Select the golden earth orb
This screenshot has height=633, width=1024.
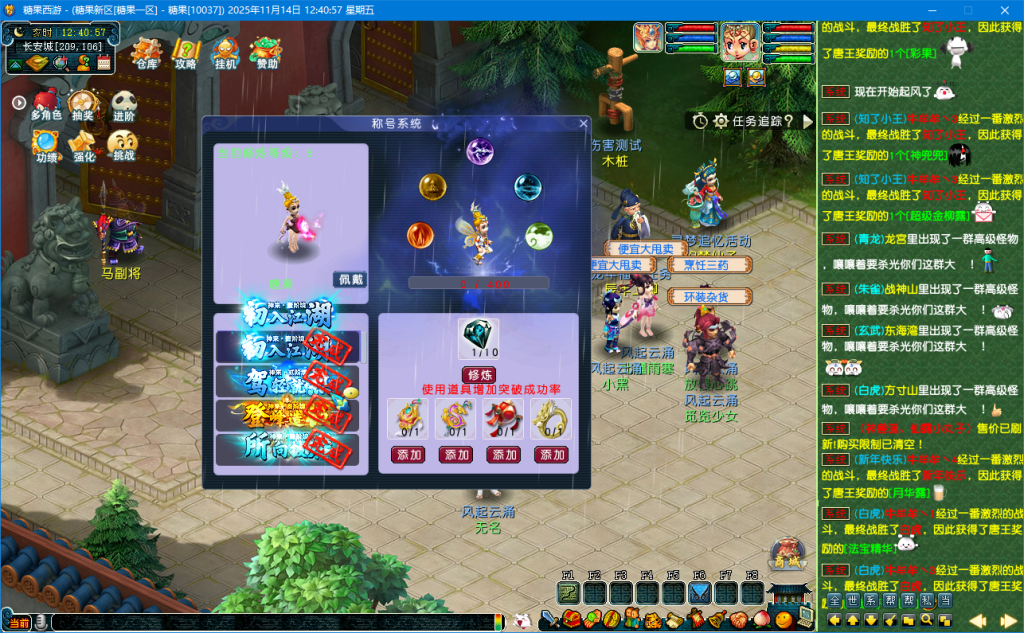[x=432, y=186]
